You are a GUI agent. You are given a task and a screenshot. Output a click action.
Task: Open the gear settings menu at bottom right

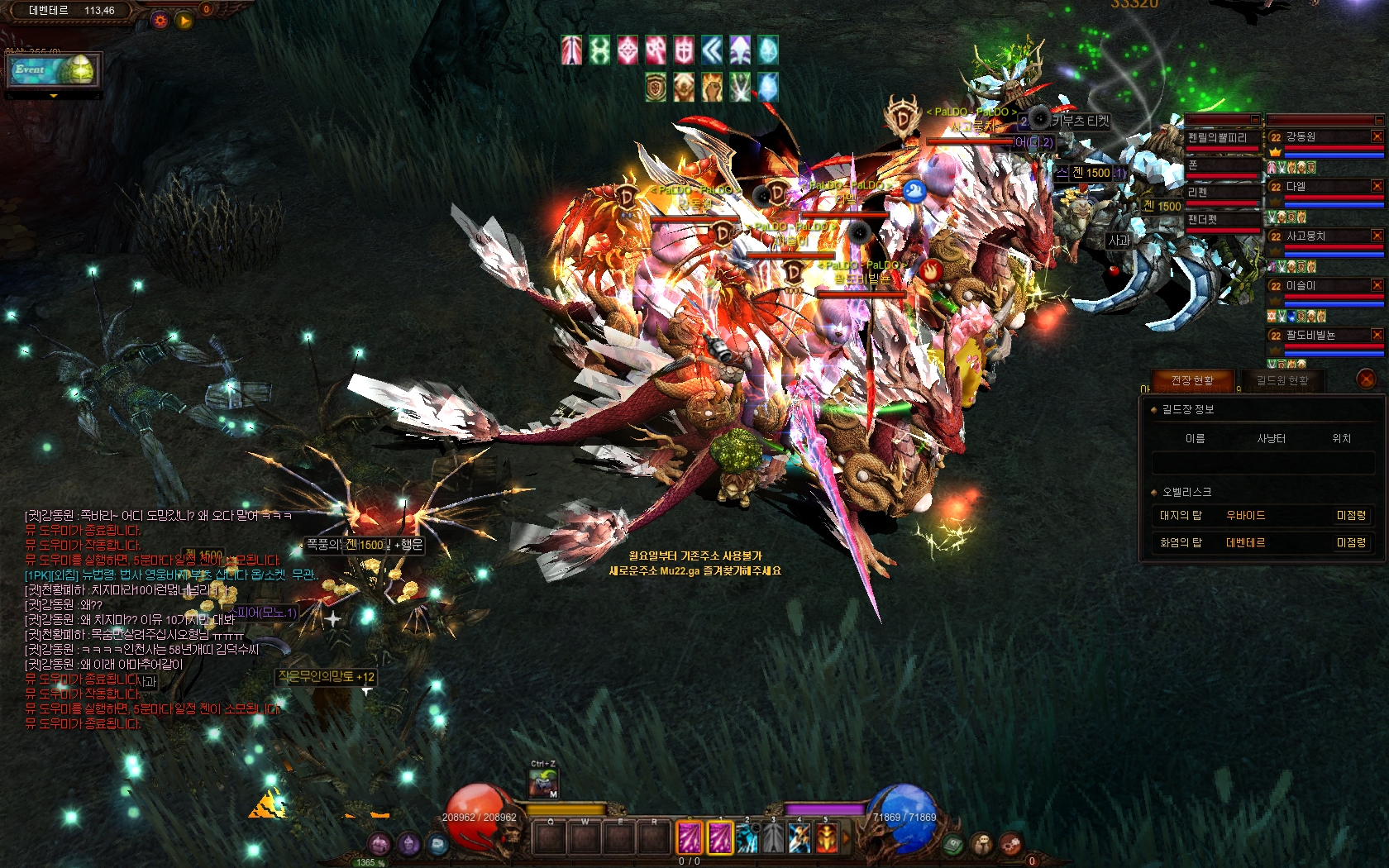point(1010,844)
